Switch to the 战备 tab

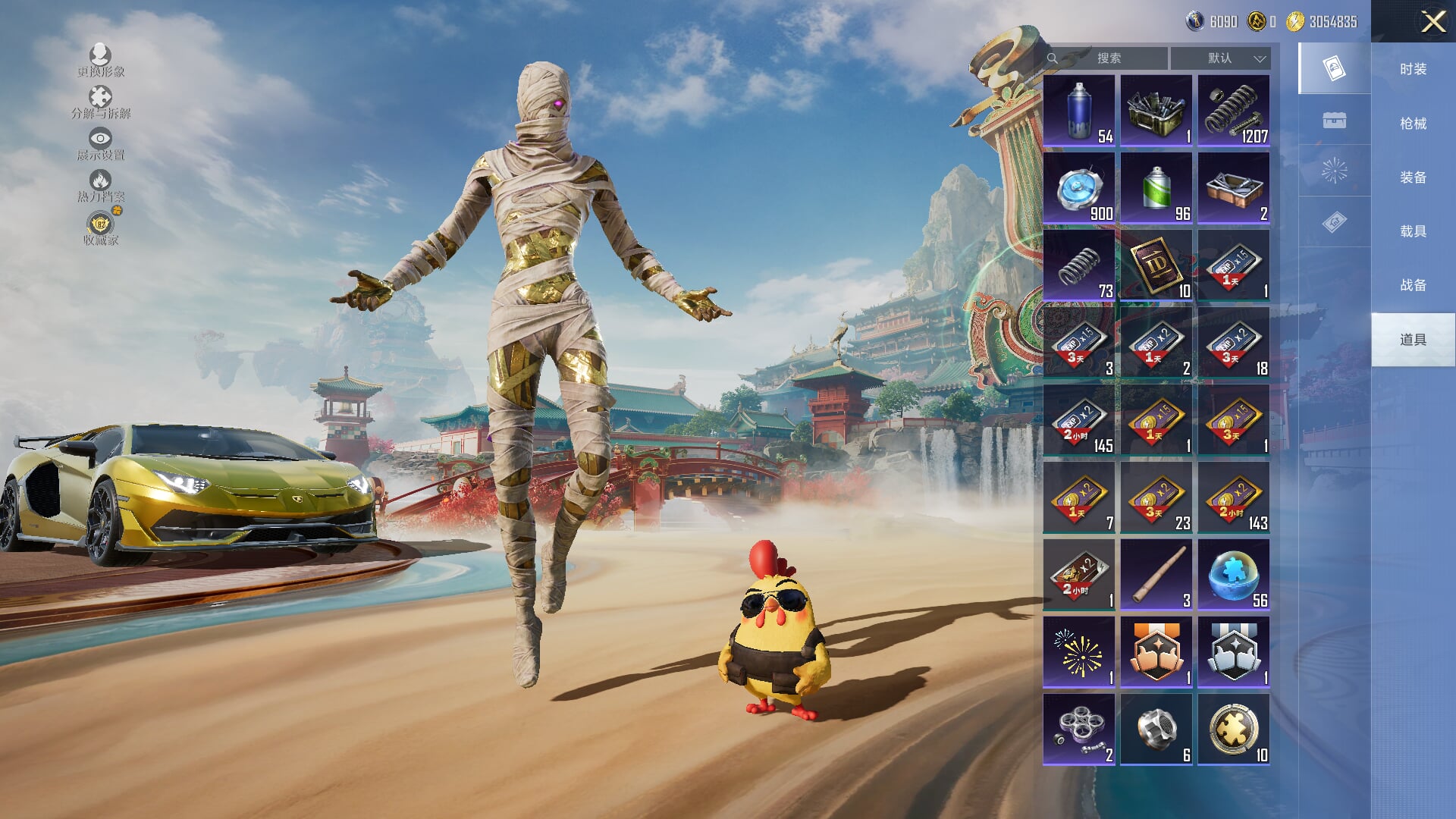click(x=1413, y=284)
